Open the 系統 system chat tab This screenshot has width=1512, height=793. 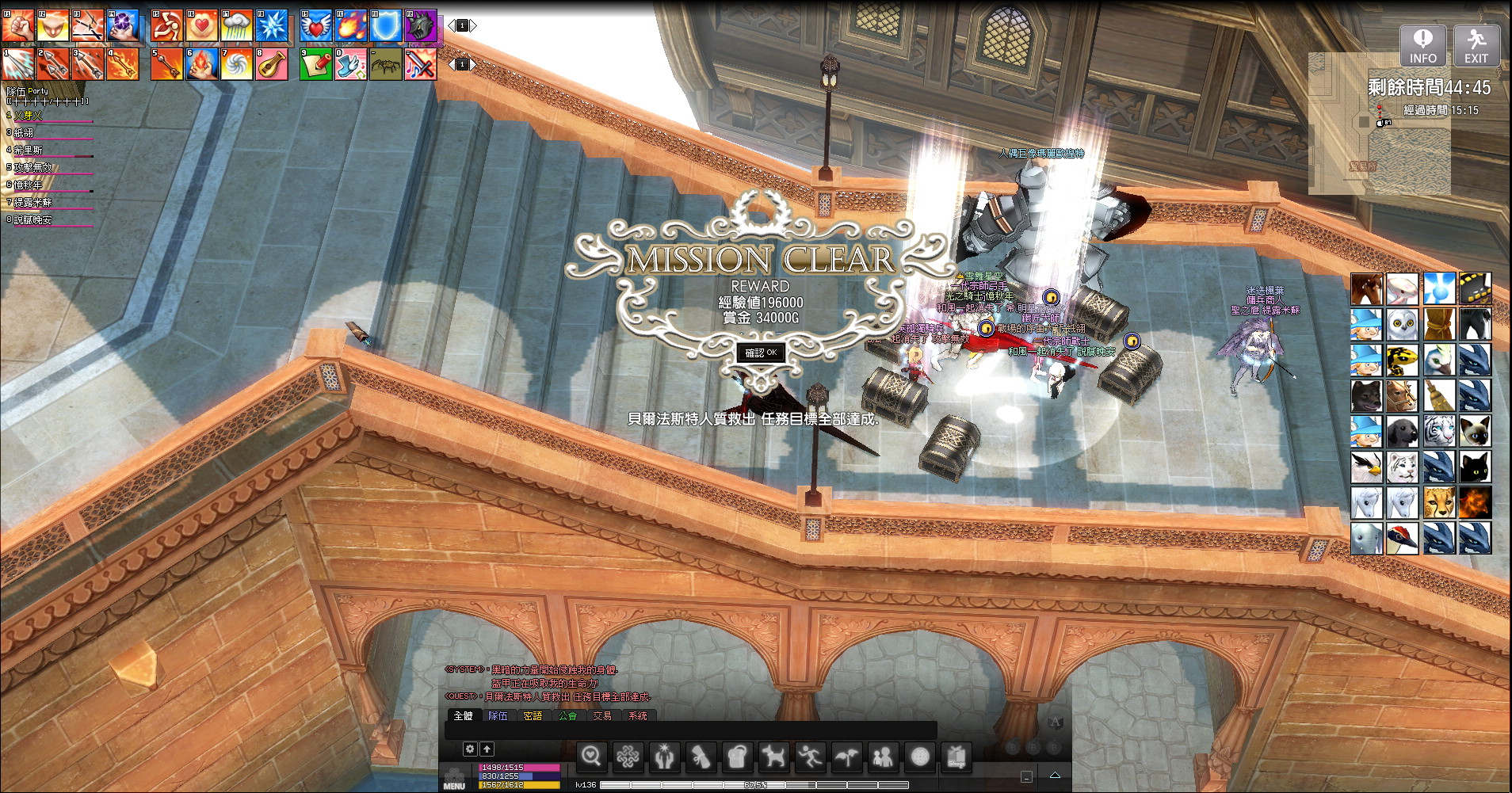point(637,716)
